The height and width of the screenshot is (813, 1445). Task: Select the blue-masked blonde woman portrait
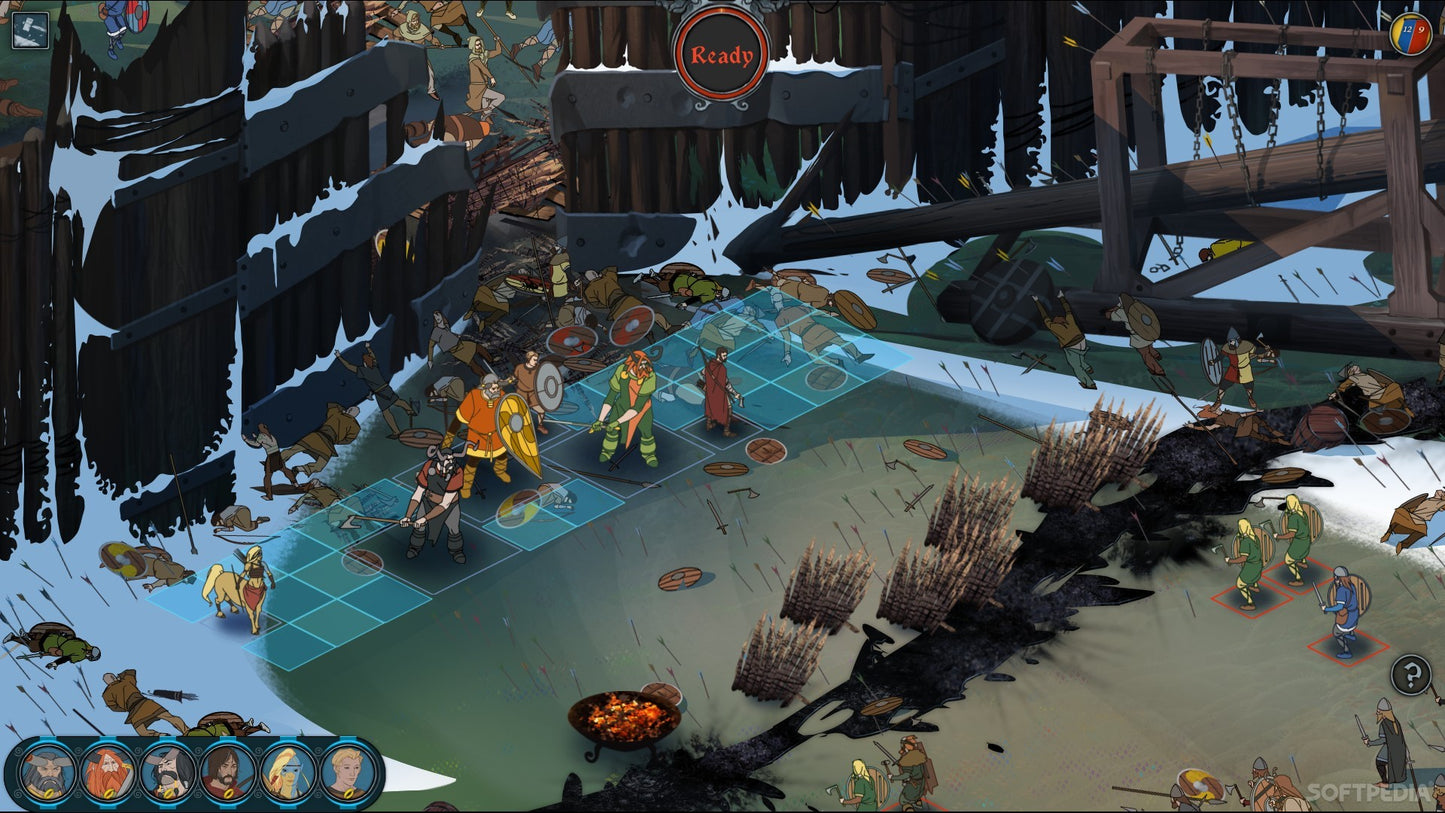point(288,771)
